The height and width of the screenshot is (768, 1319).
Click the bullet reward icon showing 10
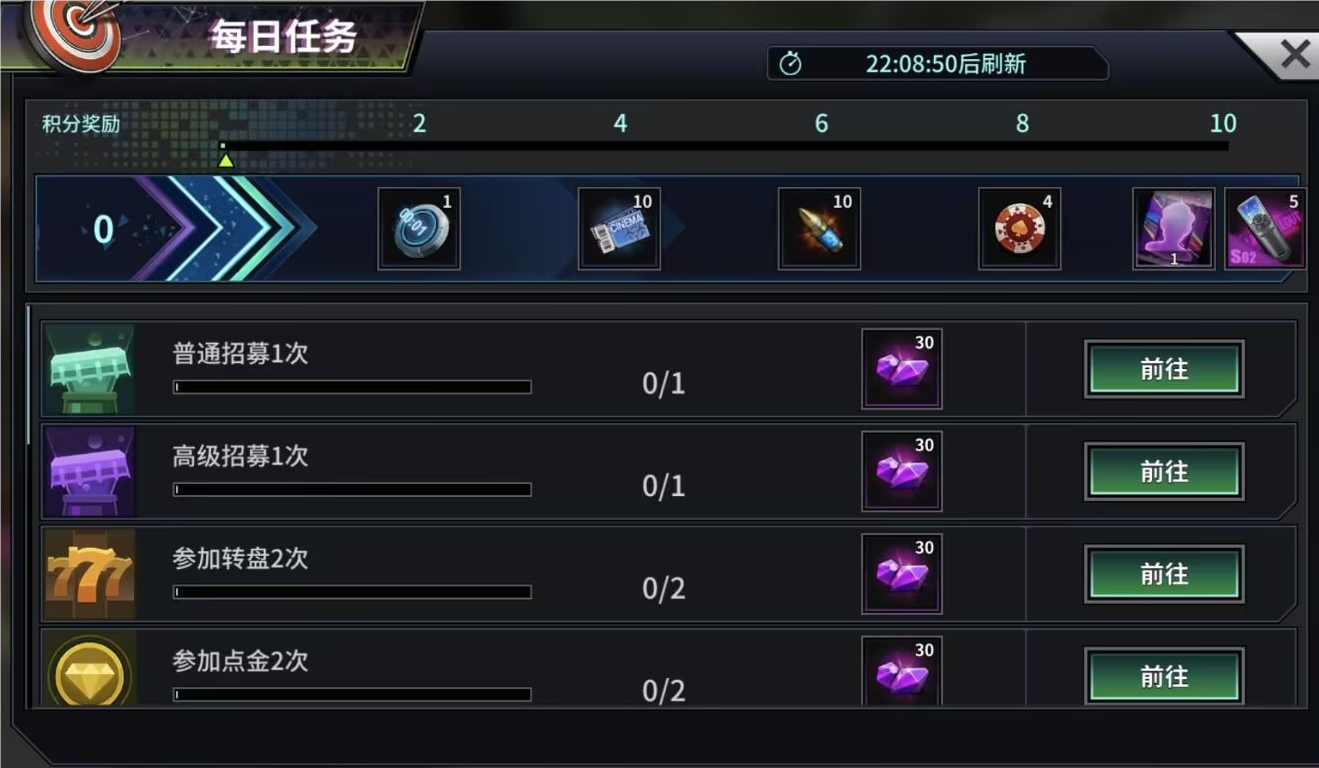(821, 227)
